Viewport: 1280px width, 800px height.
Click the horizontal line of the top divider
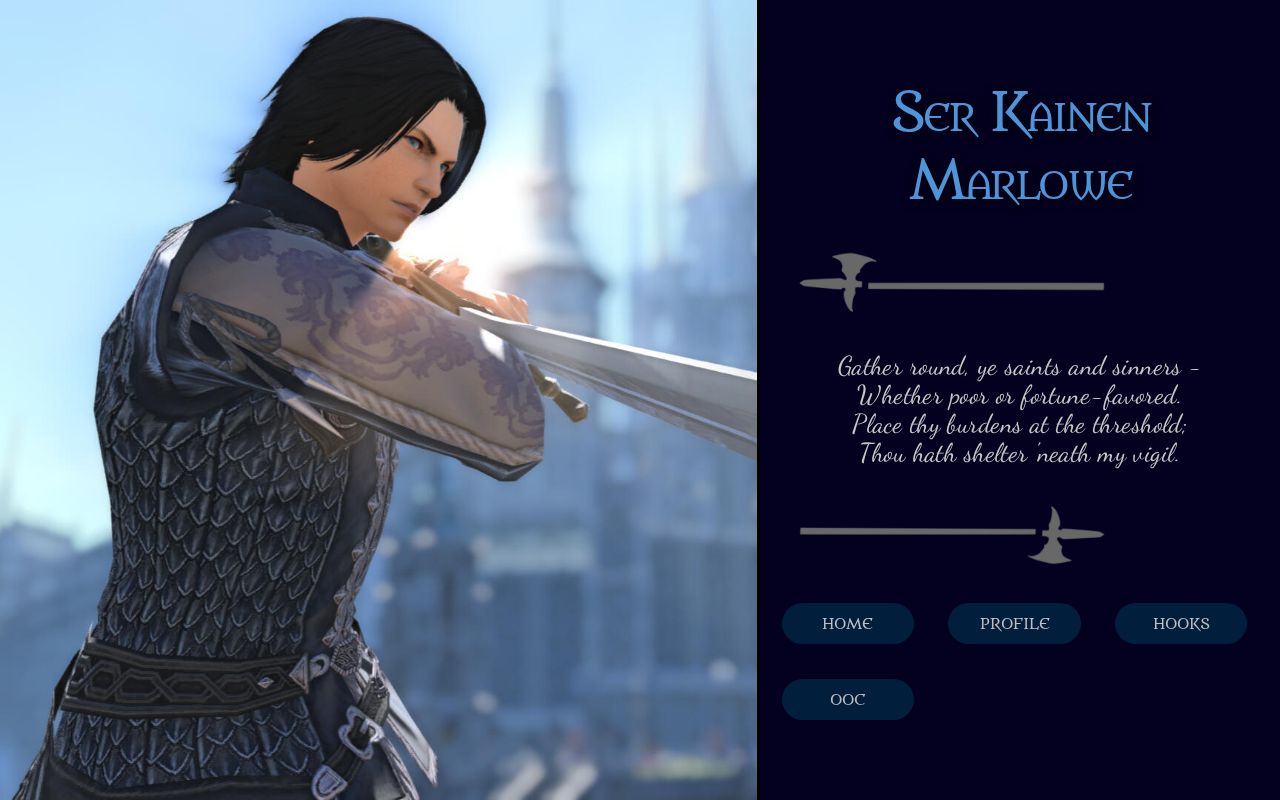pos(990,287)
